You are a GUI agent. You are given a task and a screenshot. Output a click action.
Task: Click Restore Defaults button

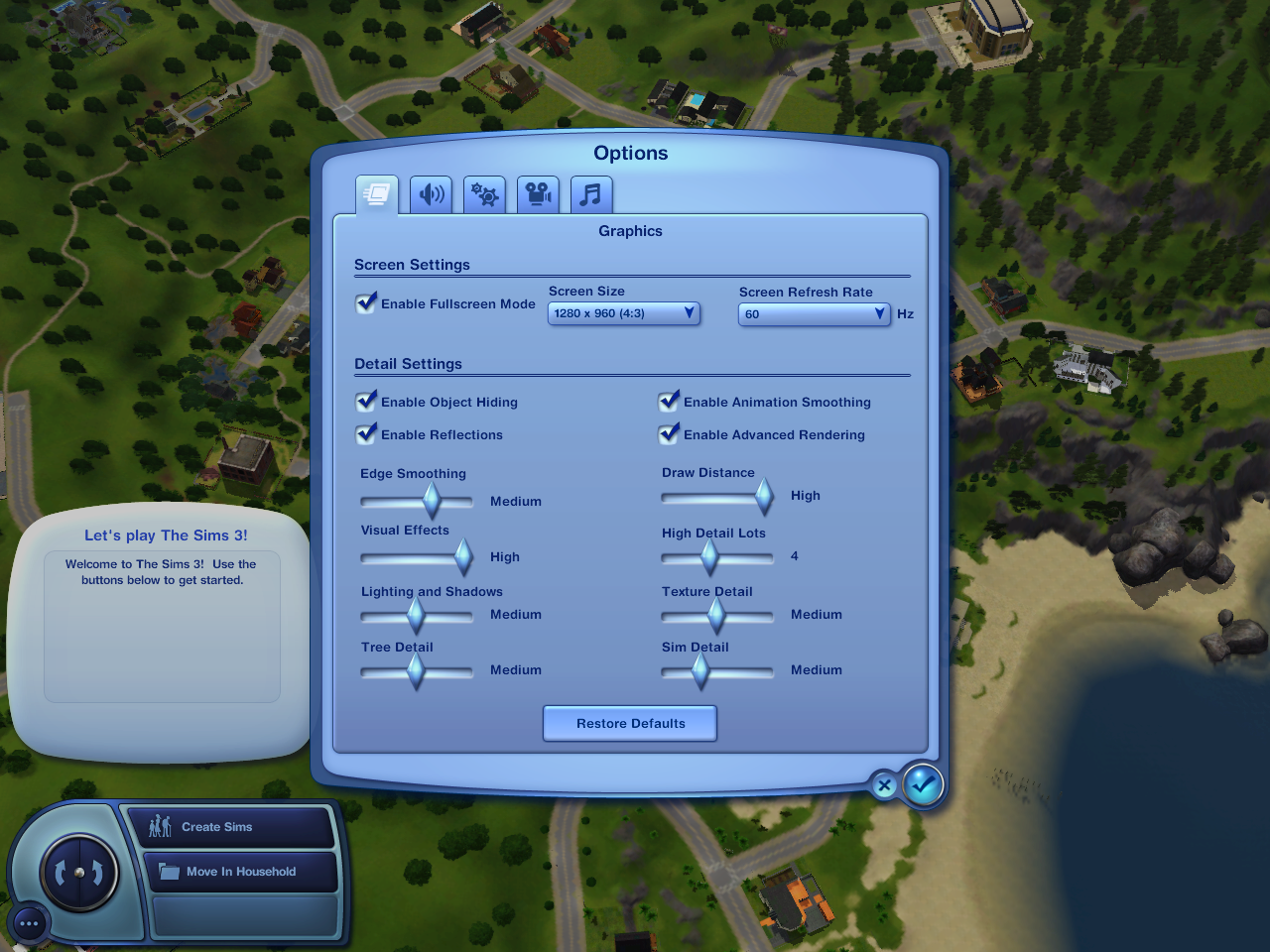[630, 723]
